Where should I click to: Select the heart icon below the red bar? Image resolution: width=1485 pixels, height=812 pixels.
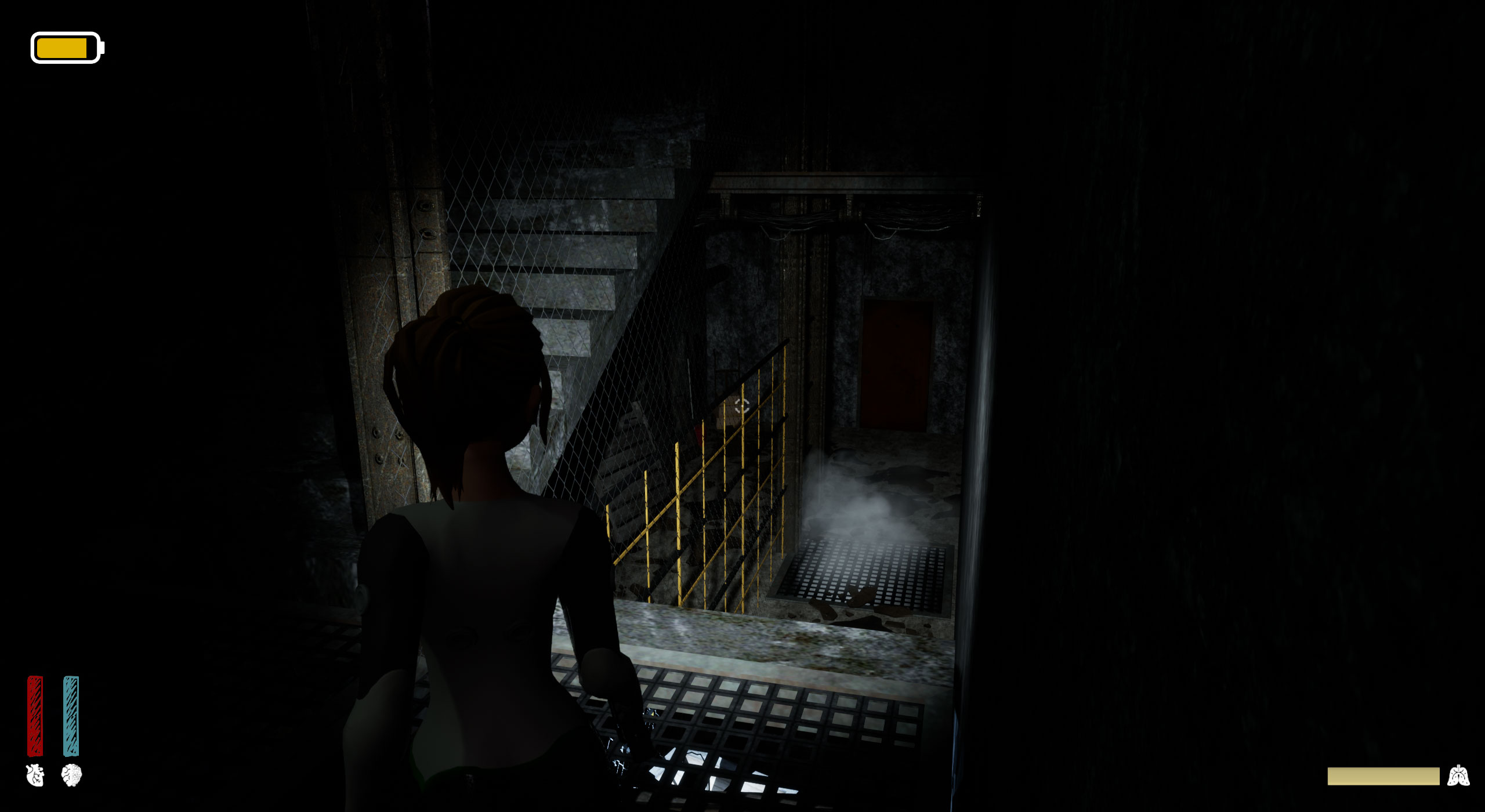pyautogui.click(x=35, y=775)
